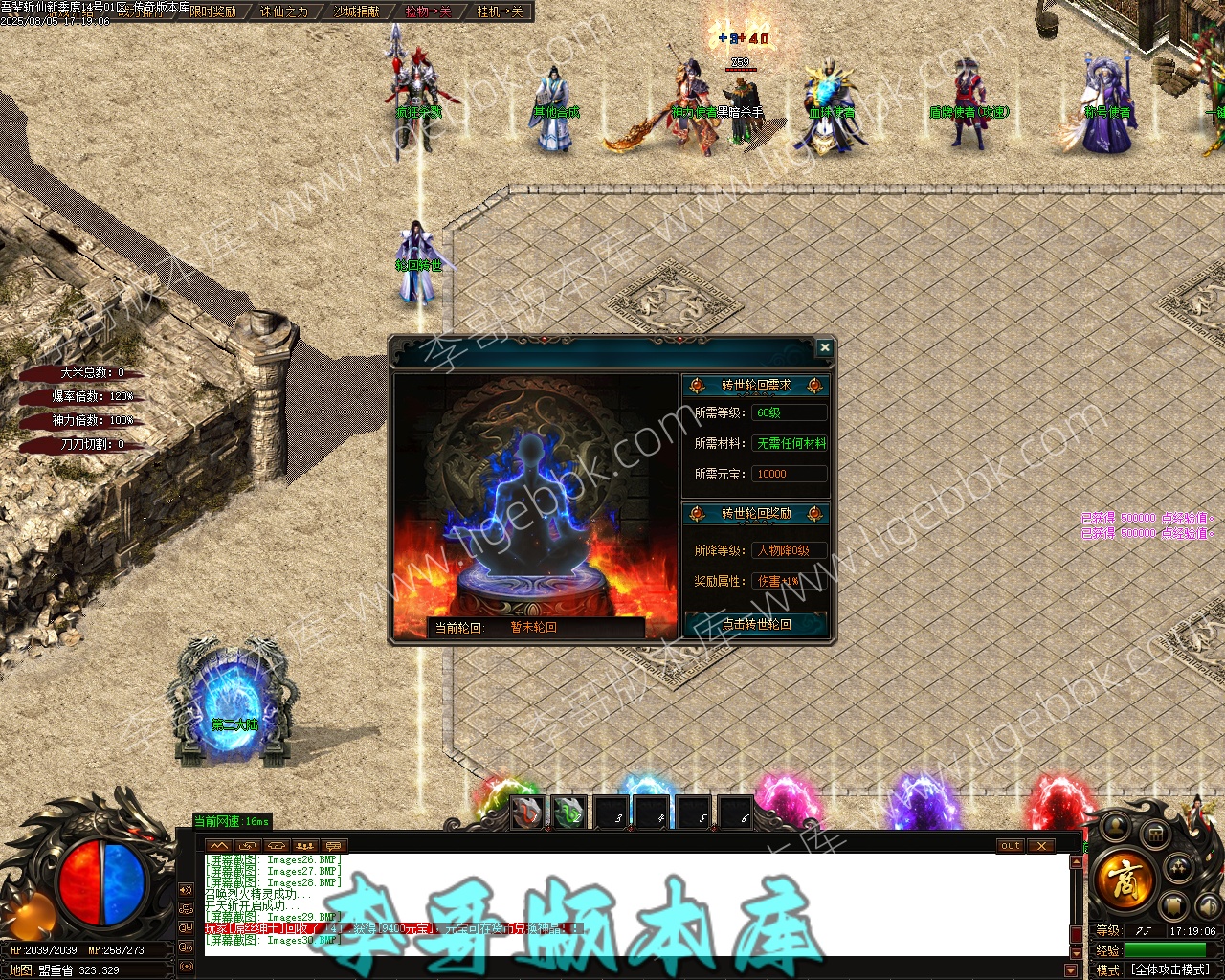Open the 限时奖励 timed rewards menu
The width and height of the screenshot is (1225, 980).
212,11
